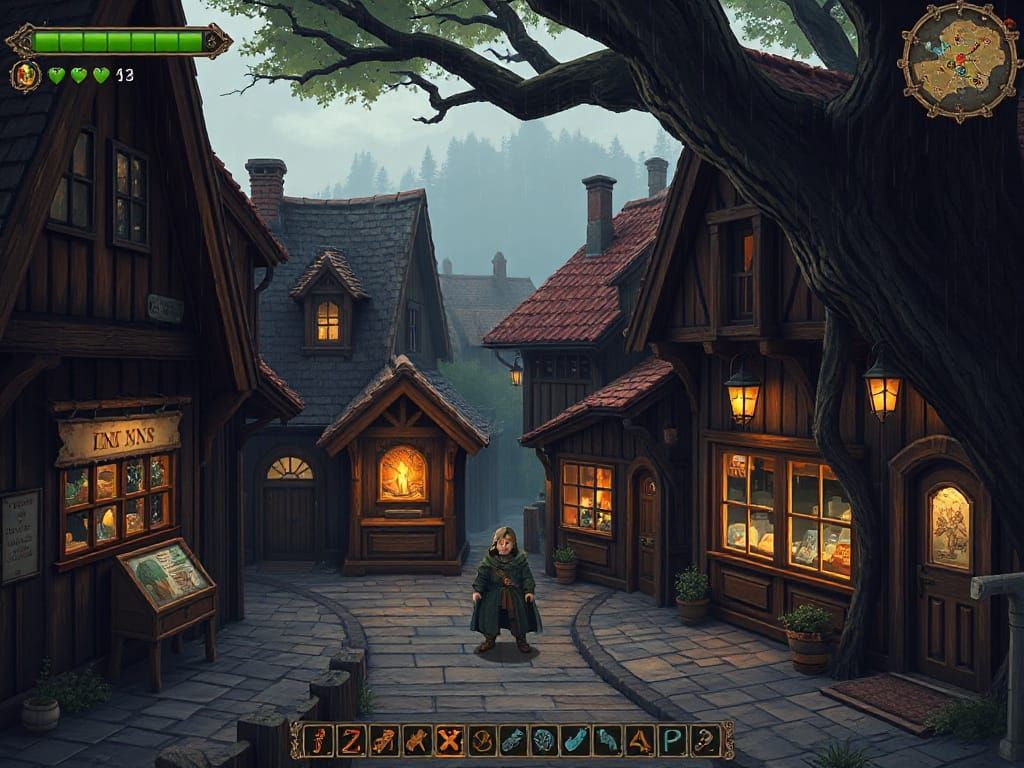Click the question mark slot in the hotbar

pyautogui.click(x=706, y=740)
